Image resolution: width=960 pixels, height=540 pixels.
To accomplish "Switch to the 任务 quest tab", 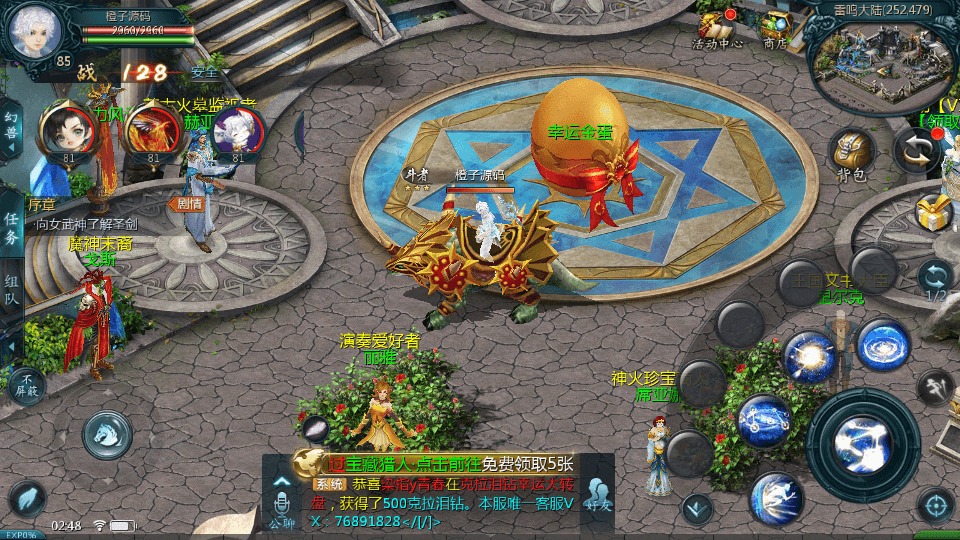I will (x=11, y=228).
